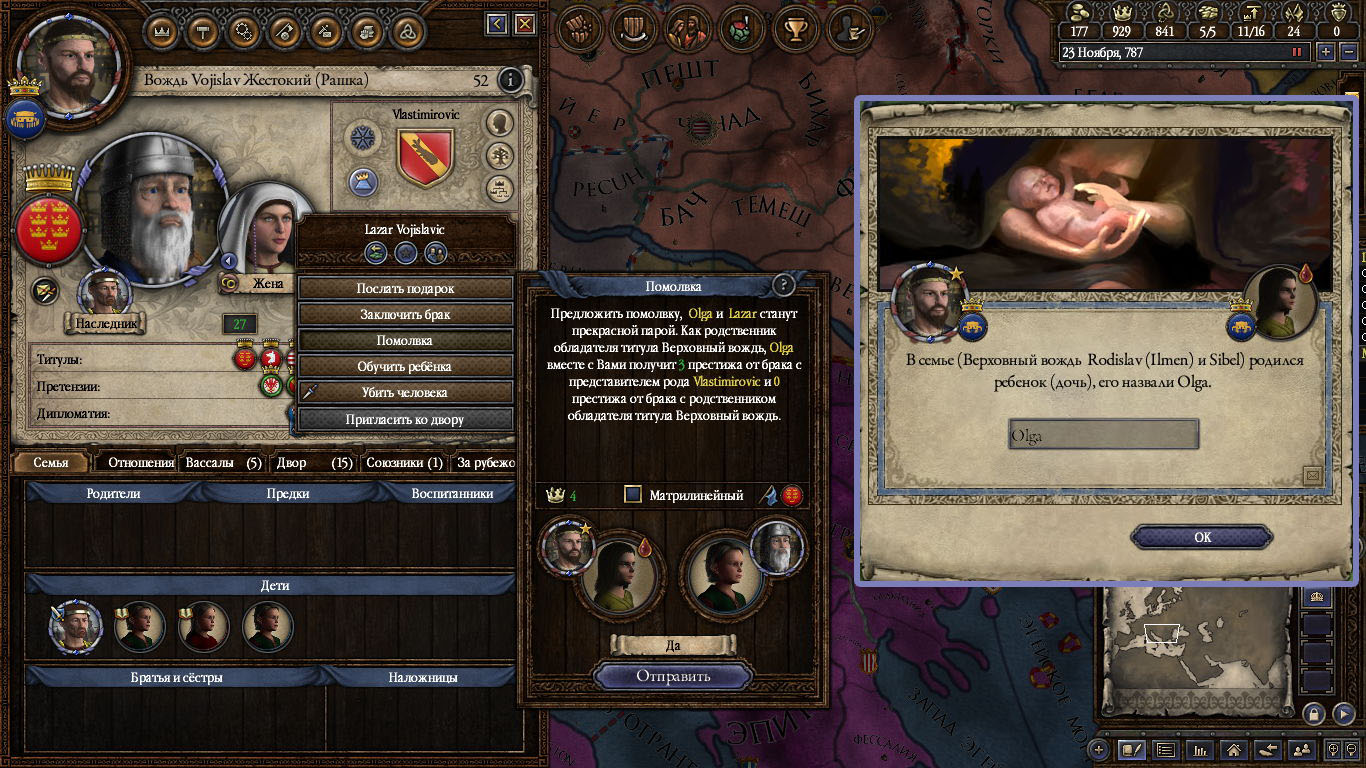The image size is (1366, 768).
Task: Click the Наследник heir label
Action: click(105, 323)
